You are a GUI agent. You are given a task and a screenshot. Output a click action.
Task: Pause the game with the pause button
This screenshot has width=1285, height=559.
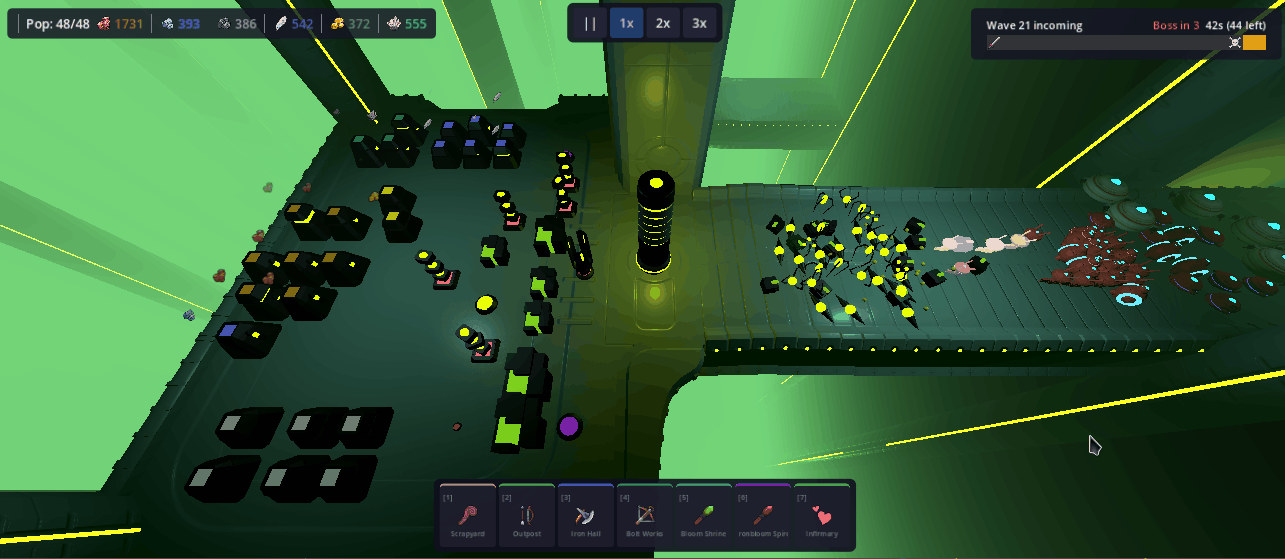[590, 23]
